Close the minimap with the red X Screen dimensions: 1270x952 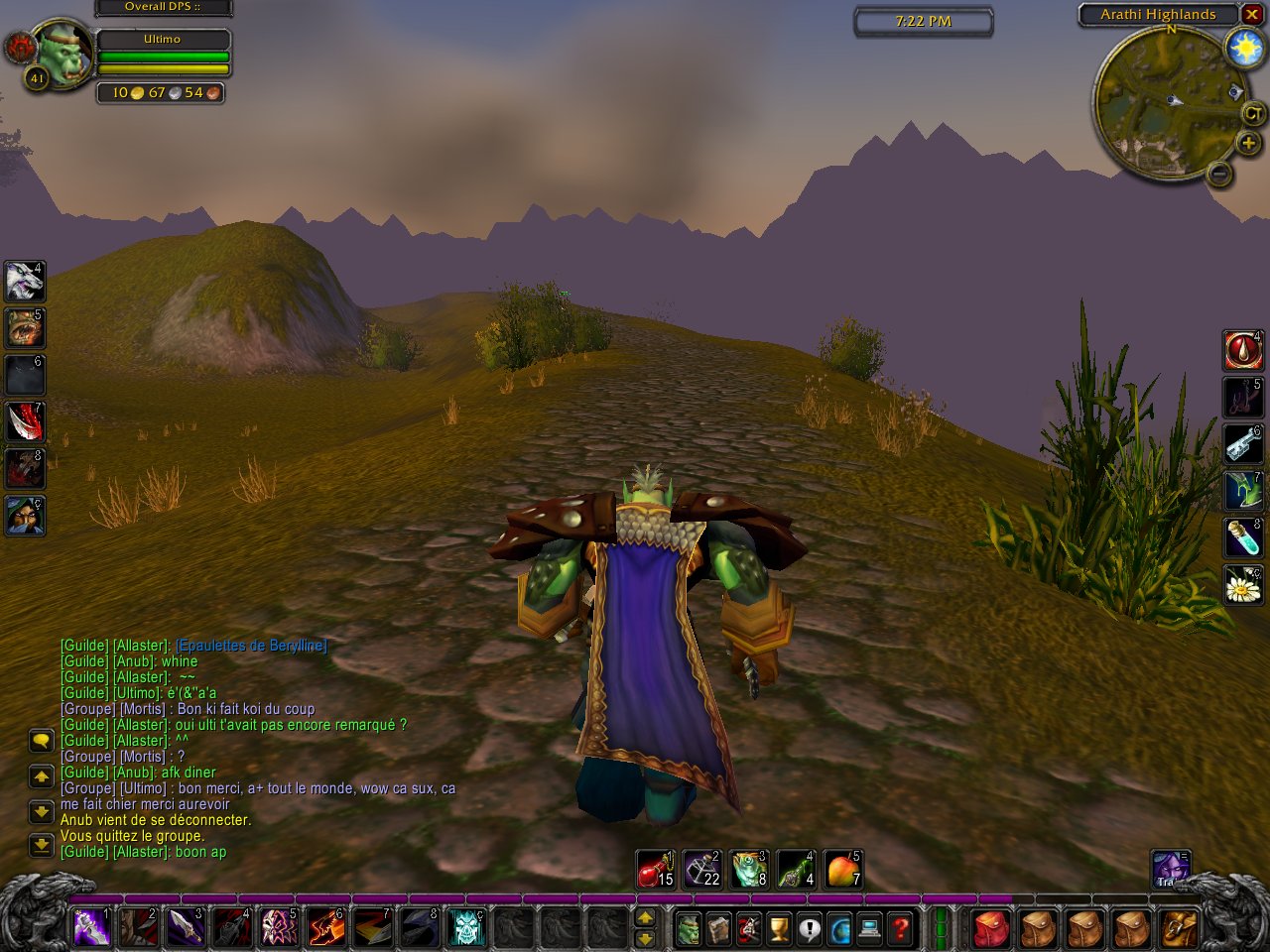1252,15
